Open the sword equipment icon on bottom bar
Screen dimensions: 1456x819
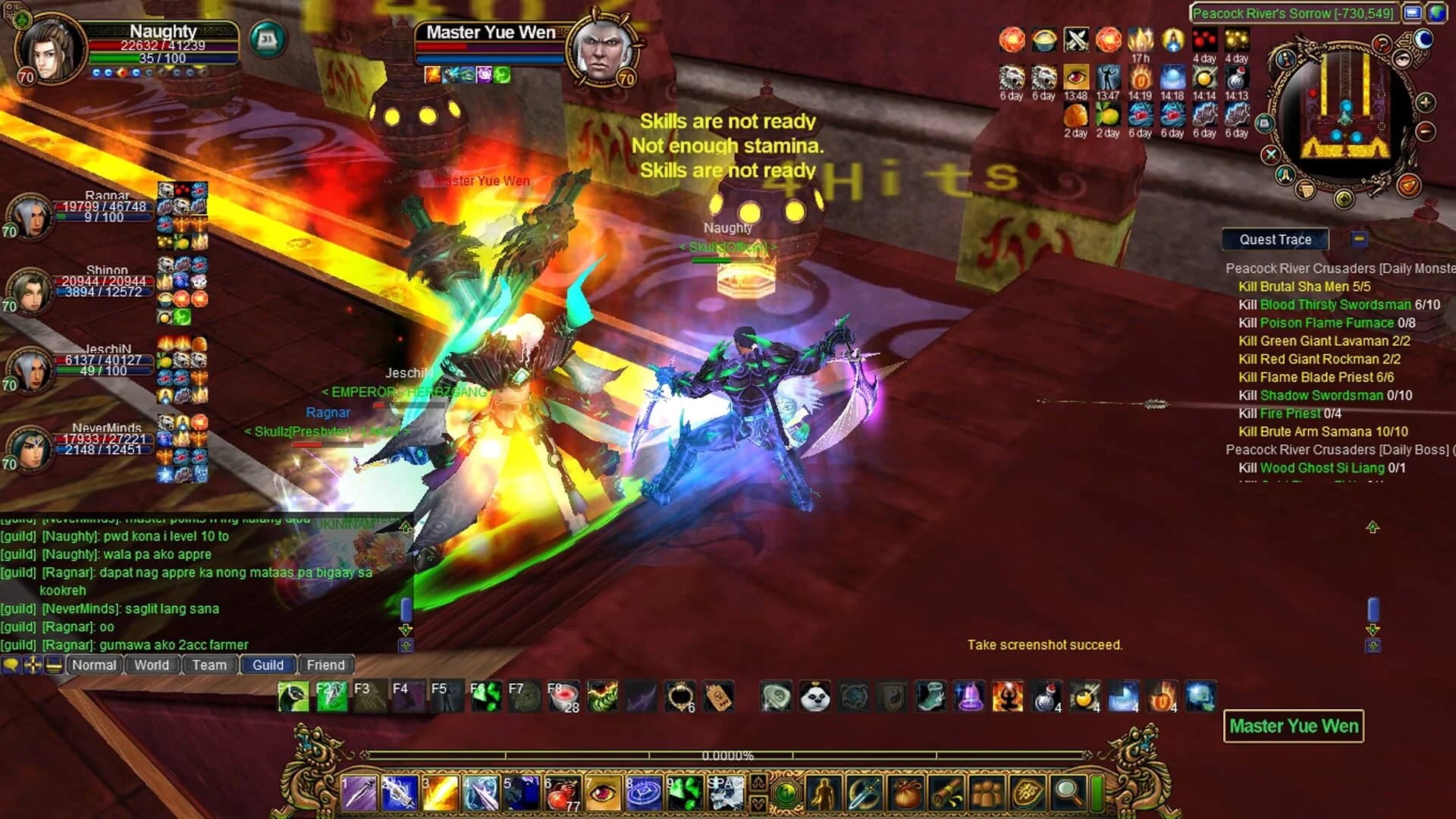(x=864, y=794)
